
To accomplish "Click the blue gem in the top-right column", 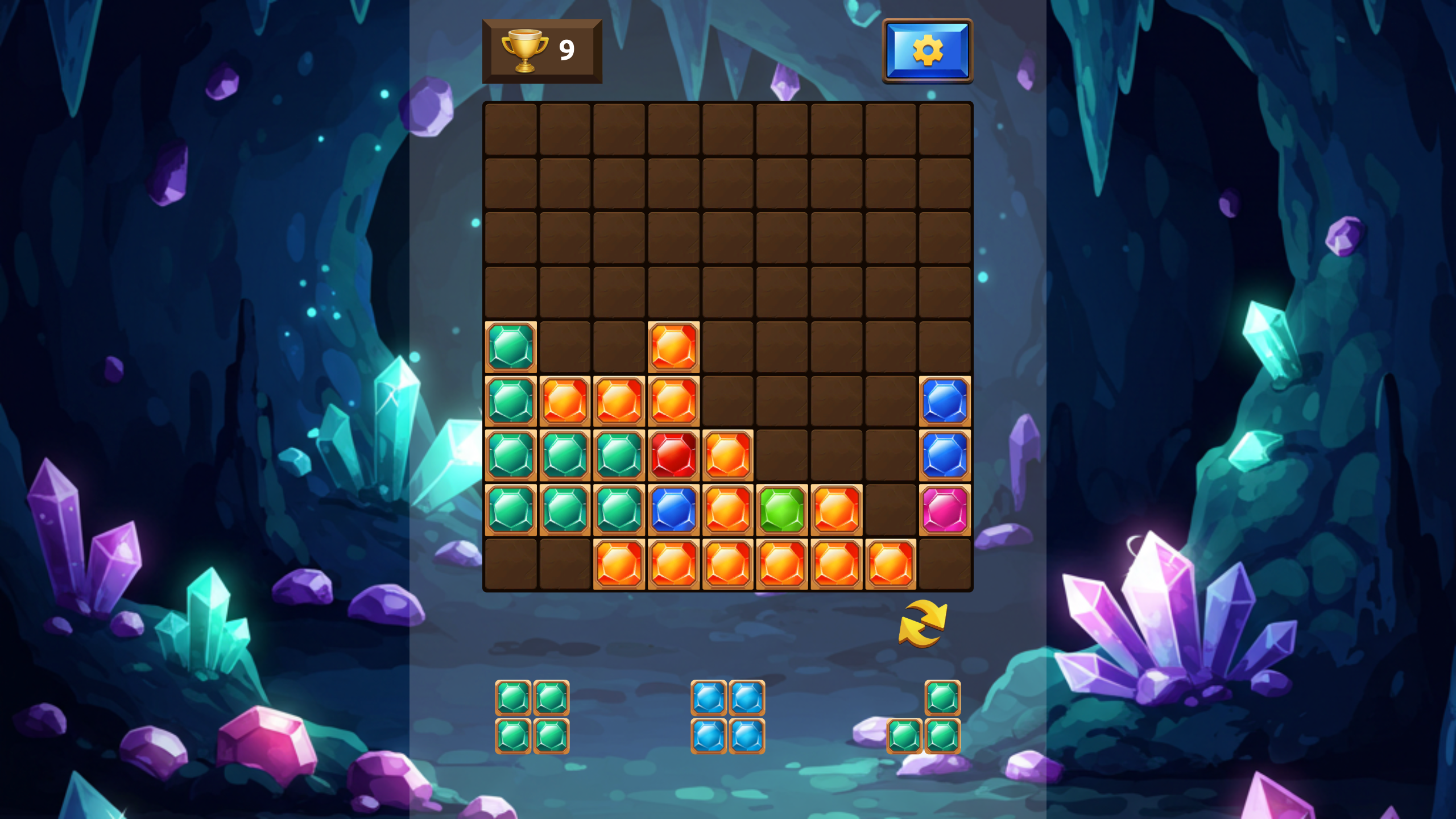I will [945, 401].
